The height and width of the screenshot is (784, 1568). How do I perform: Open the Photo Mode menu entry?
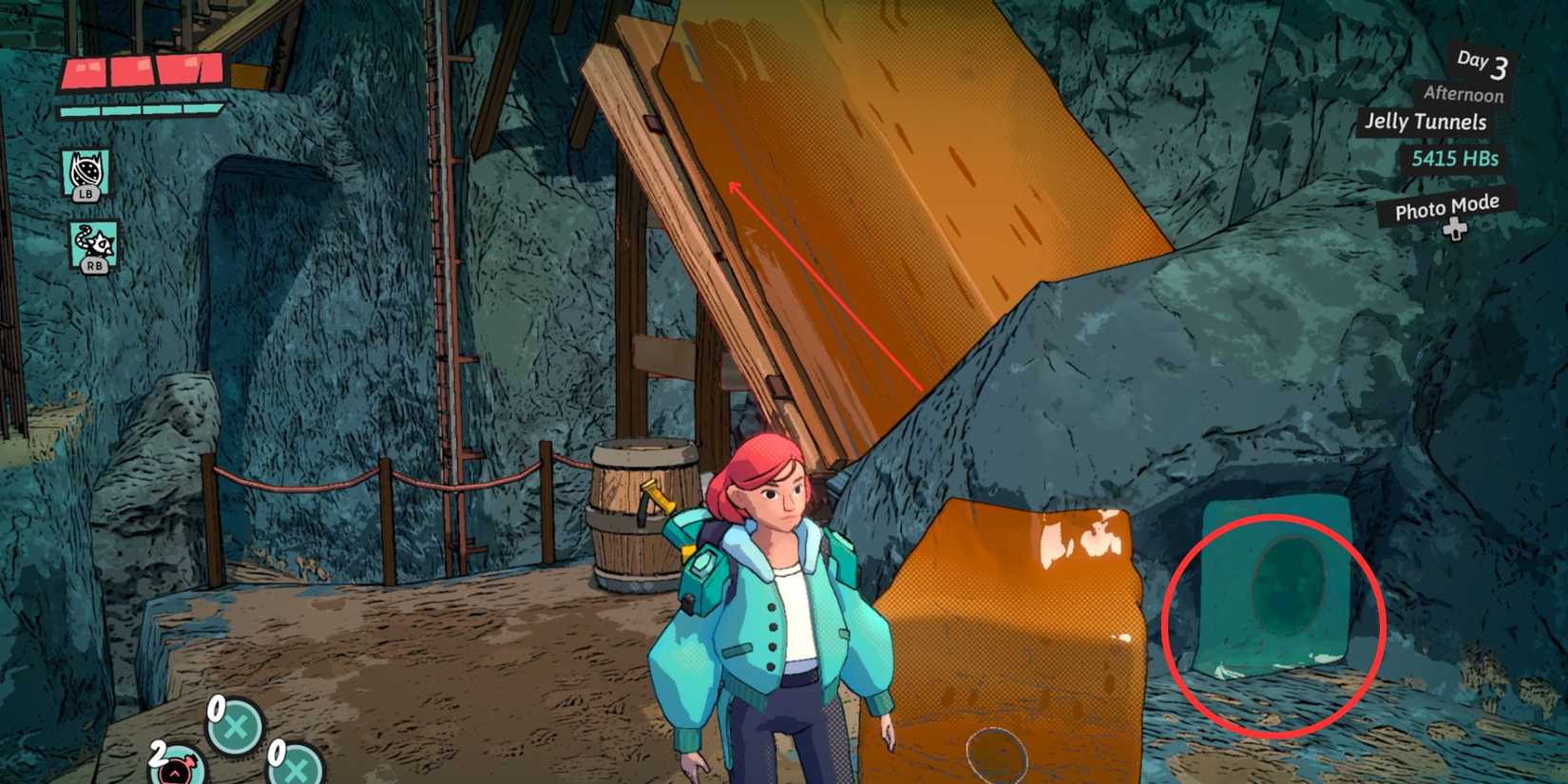pyautogui.click(x=1445, y=205)
